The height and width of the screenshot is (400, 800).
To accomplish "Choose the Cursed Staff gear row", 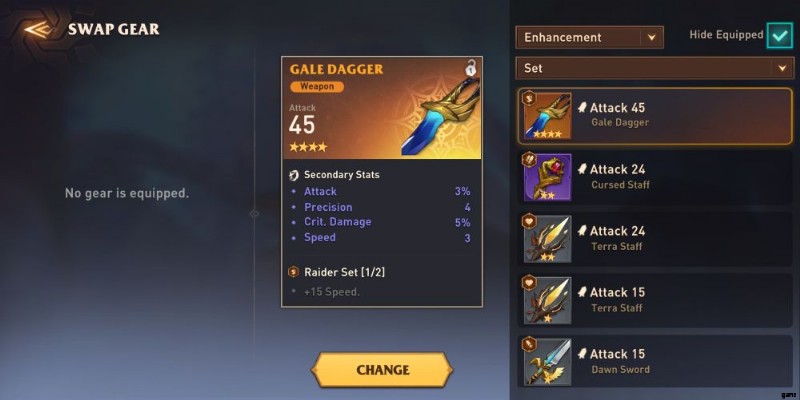I will (655, 177).
